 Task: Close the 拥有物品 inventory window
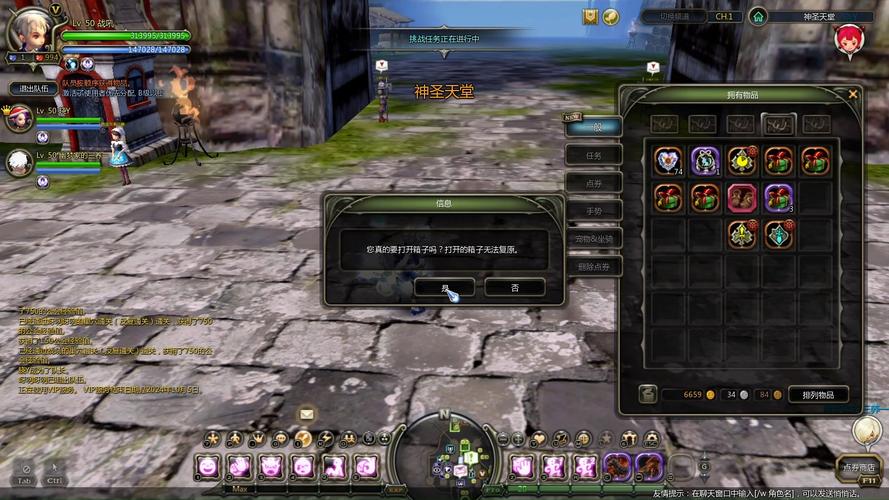[x=853, y=94]
